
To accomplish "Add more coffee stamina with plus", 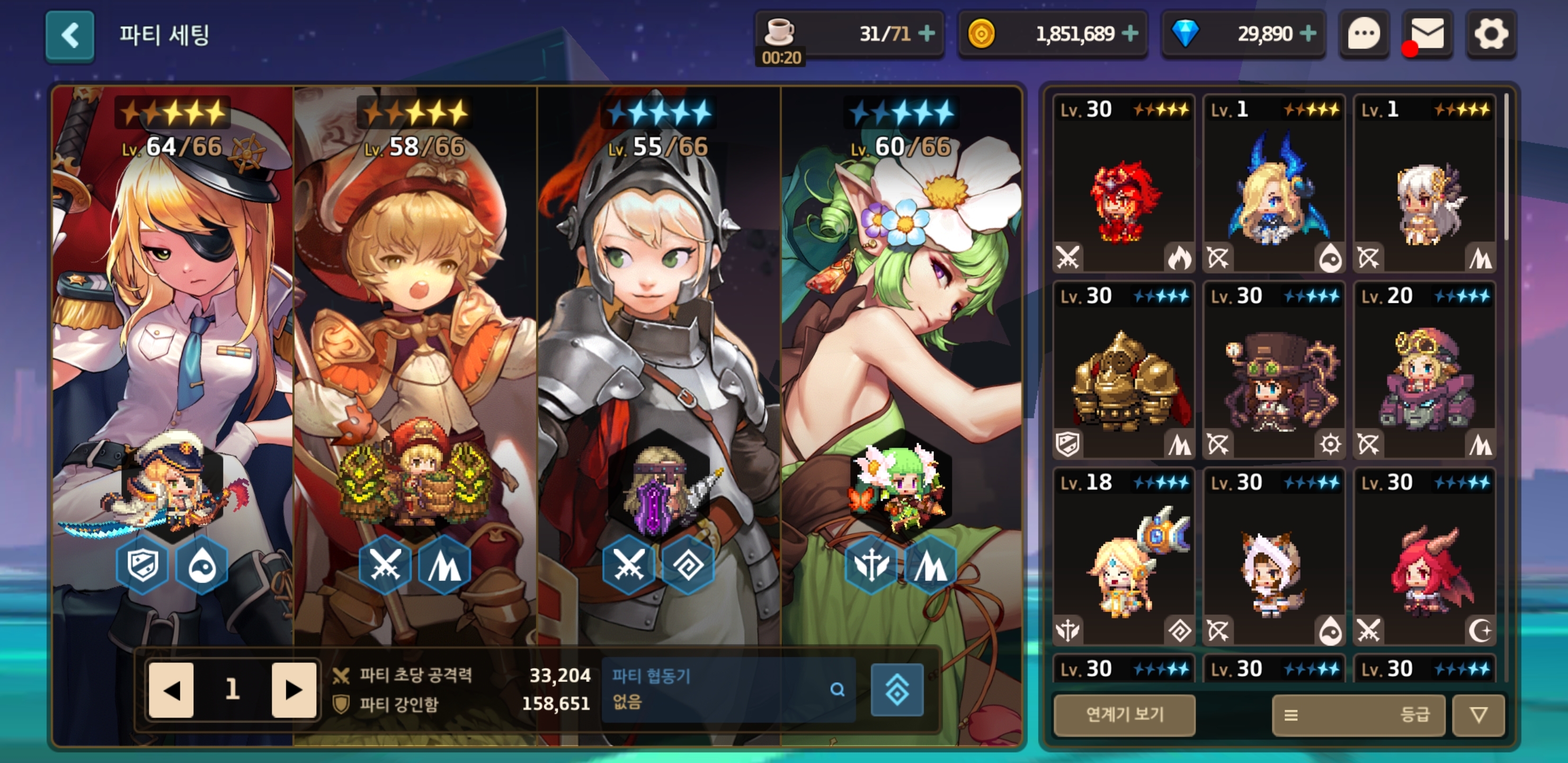I will pos(926,33).
